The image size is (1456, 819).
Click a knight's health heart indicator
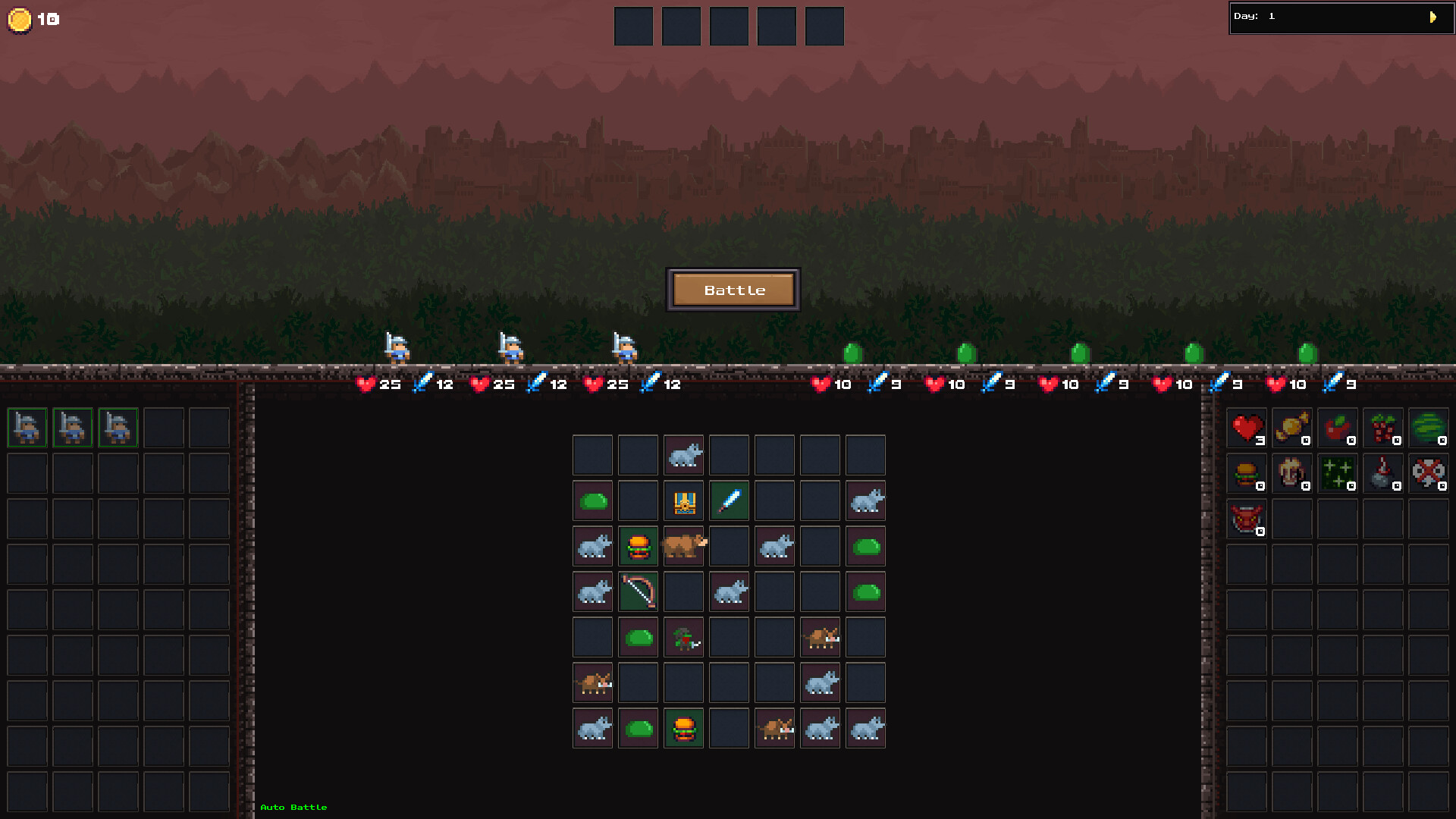[366, 384]
